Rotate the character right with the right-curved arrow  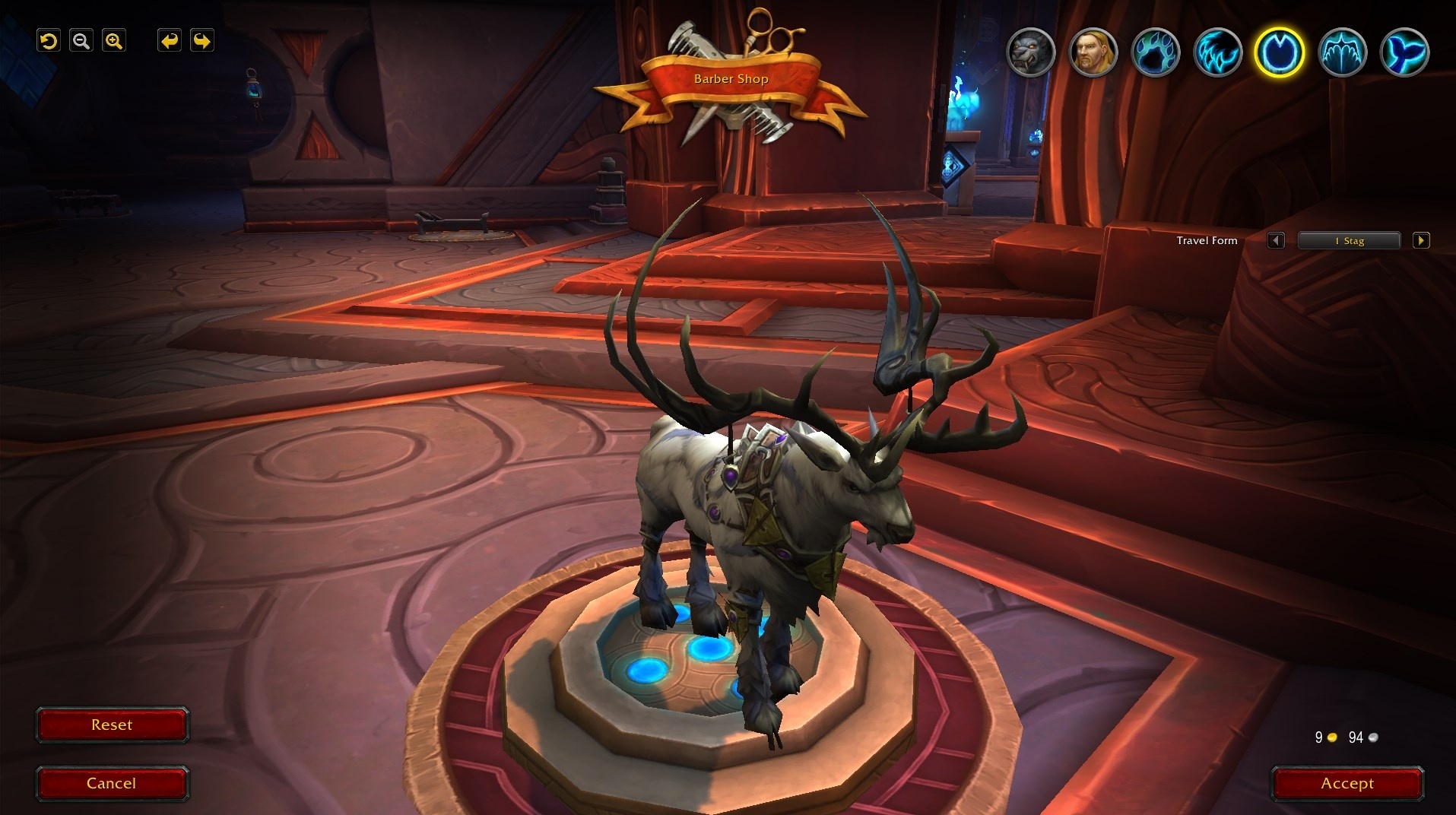coord(201,41)
